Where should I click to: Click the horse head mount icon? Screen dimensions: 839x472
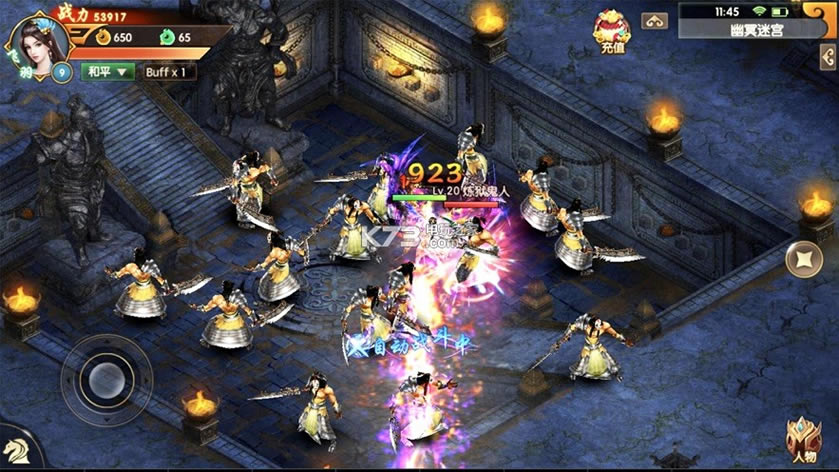point(16,452)
